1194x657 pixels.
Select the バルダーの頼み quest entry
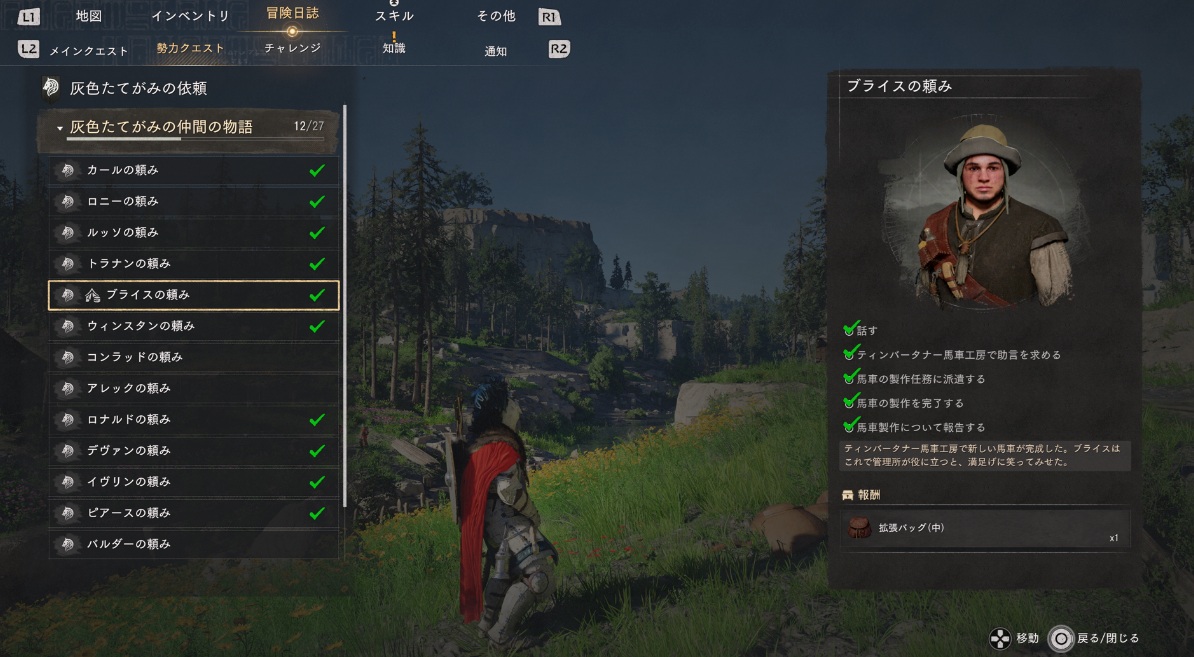click(x=193, y=544)
